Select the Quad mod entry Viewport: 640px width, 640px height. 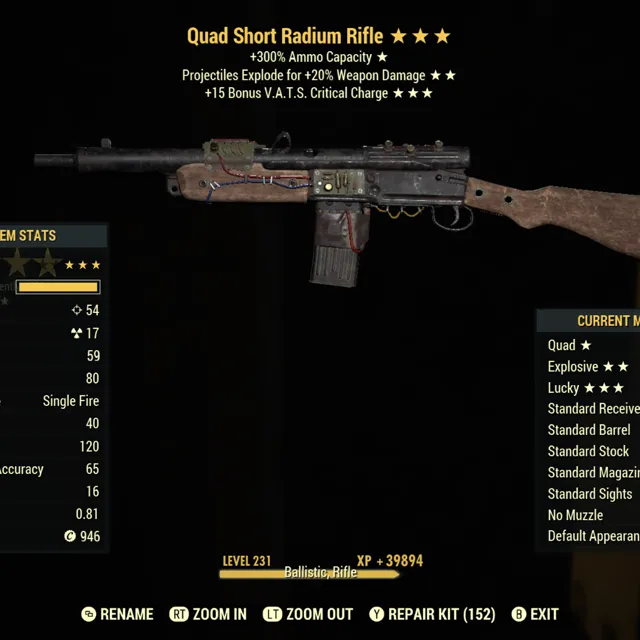570,345
